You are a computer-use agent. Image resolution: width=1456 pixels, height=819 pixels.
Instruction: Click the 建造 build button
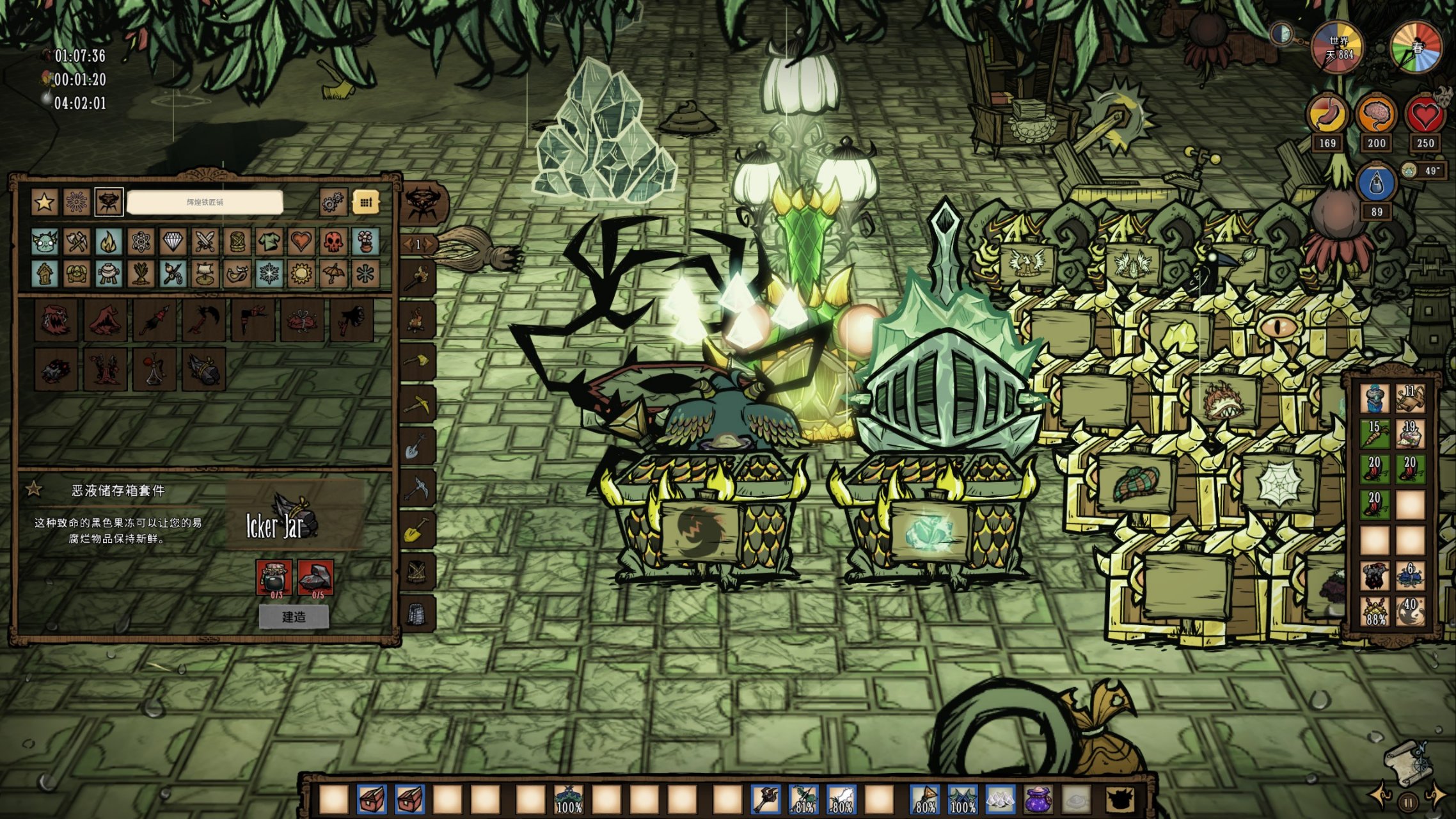pyautogui.click(x=294, y=617)
